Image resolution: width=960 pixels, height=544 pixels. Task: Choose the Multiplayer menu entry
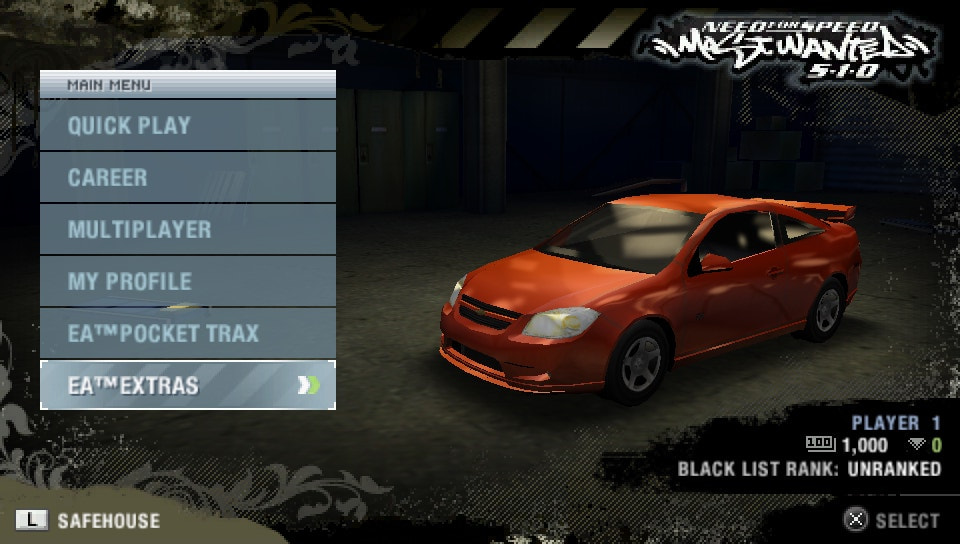point(187,230)
